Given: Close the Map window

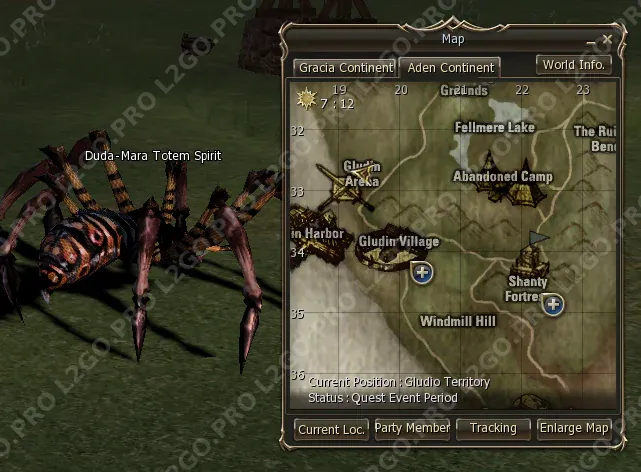Looking at the screenshot, I should point(607,39).
